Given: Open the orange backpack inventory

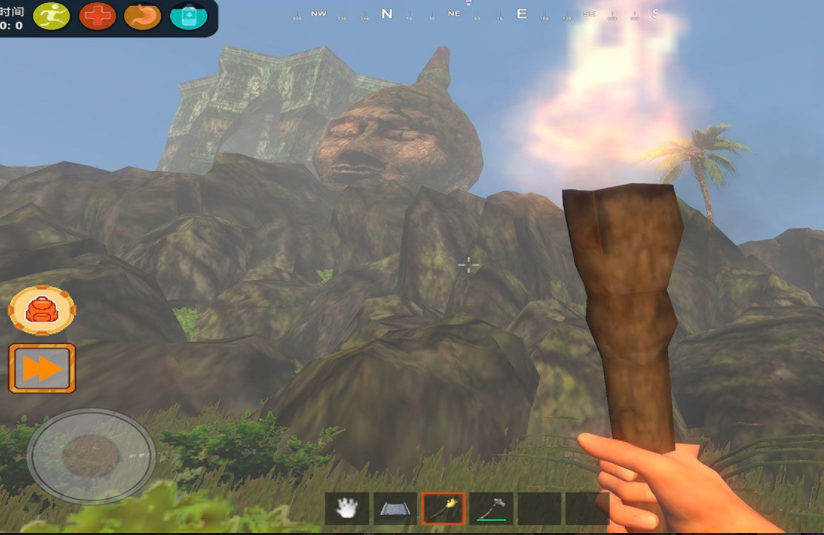Looking at the screenshot, I should click(42, 310).
